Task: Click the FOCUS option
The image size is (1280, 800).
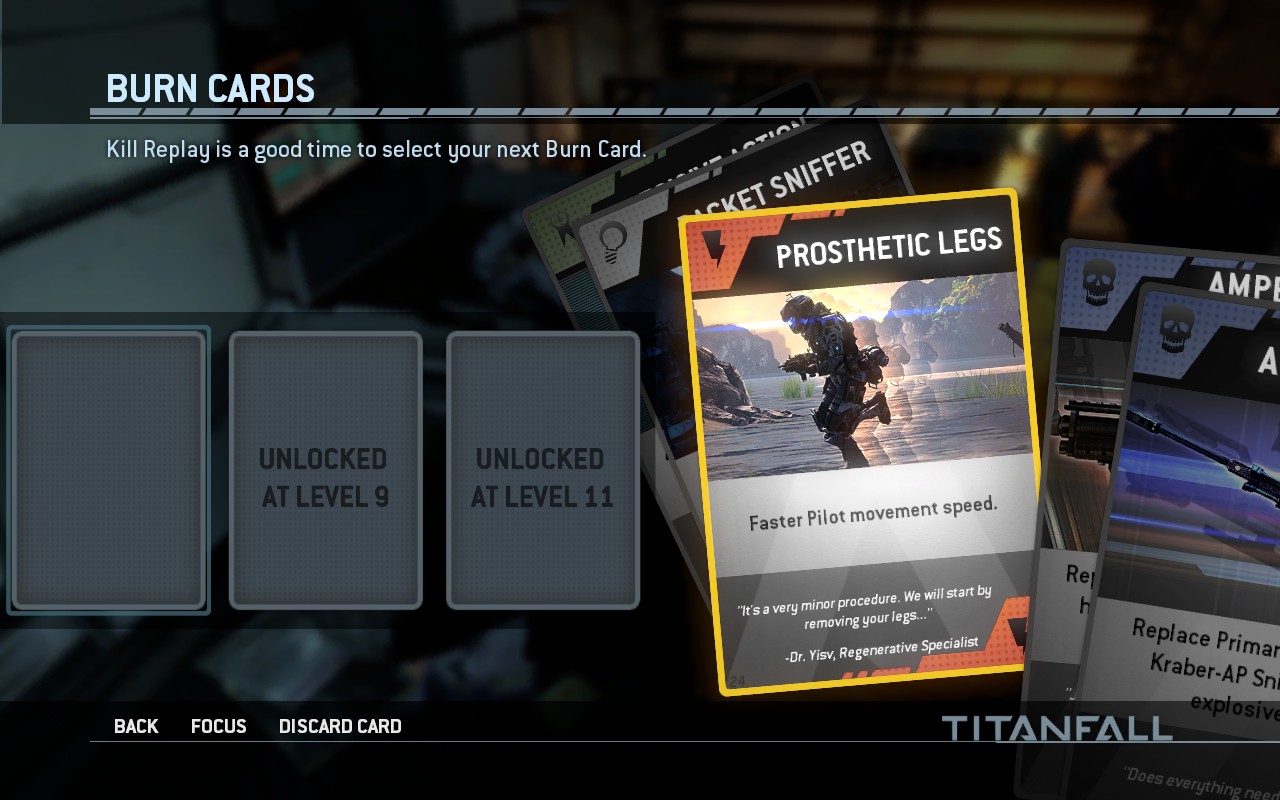Action: [x=218, y=727]
